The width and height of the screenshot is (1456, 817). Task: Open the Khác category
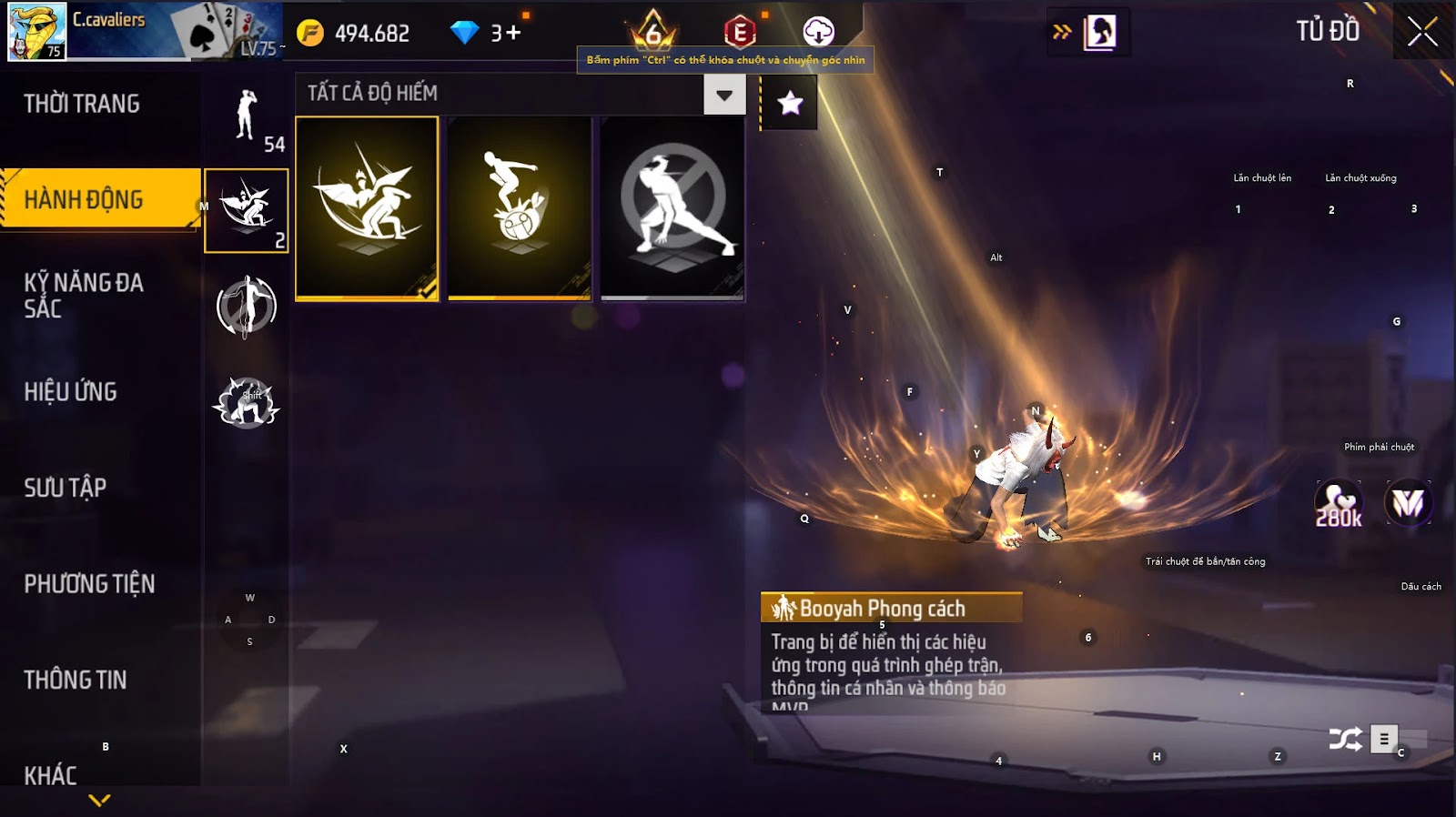point(51,775)
